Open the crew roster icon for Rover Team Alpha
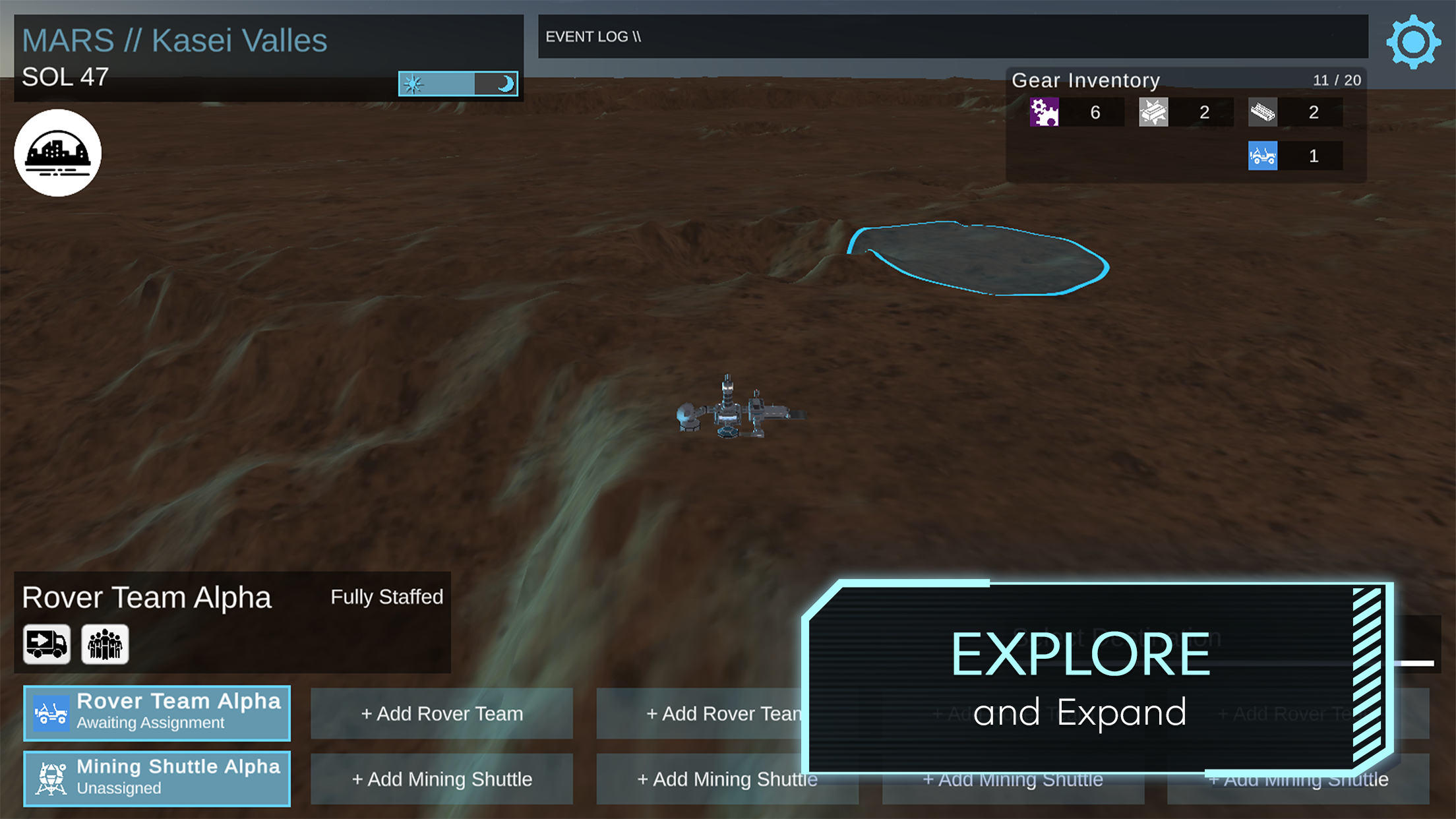This screenshot has height=819, width=1456. 104,644
